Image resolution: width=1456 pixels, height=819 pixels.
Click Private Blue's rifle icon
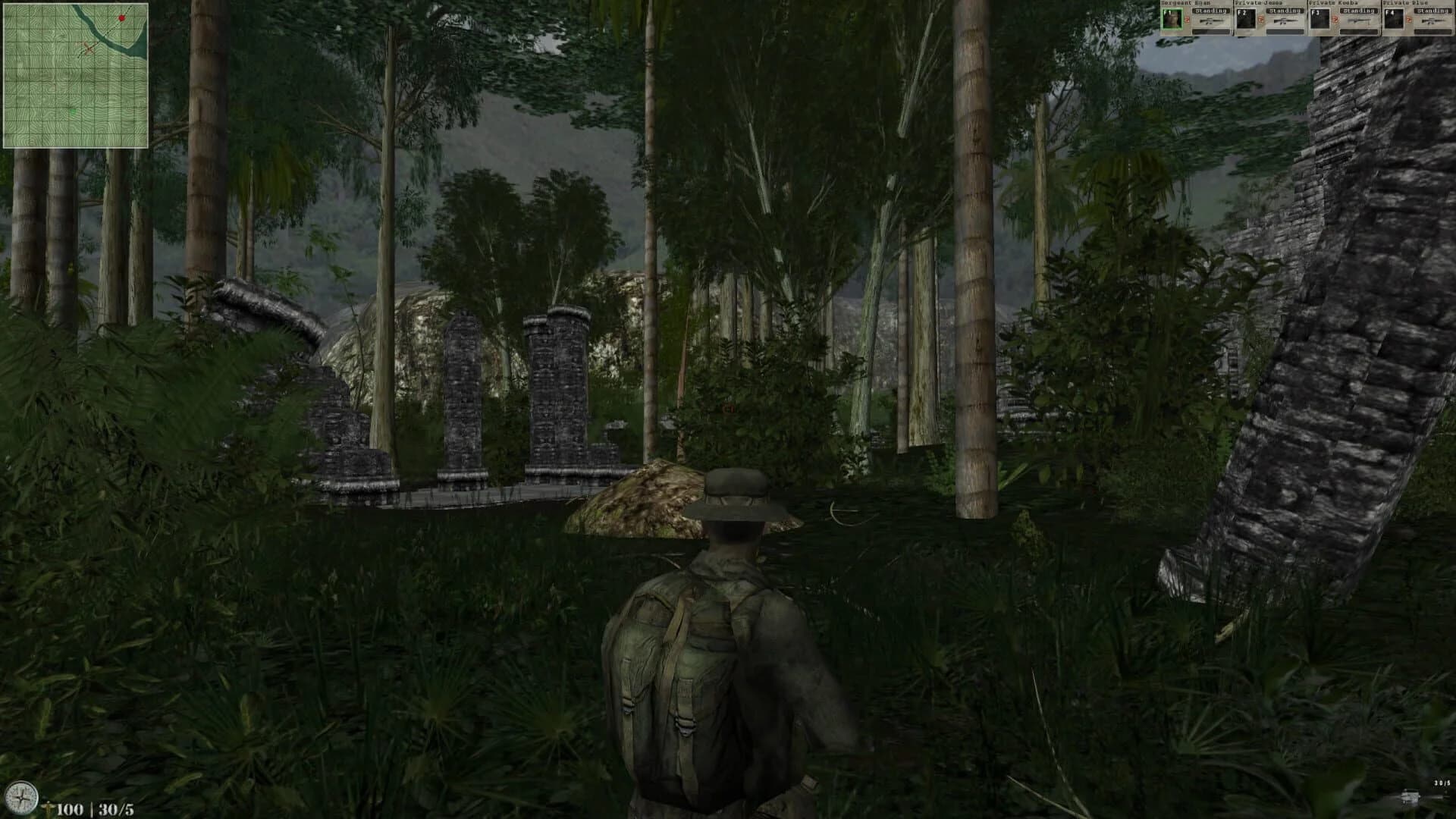coord(1434,21)
